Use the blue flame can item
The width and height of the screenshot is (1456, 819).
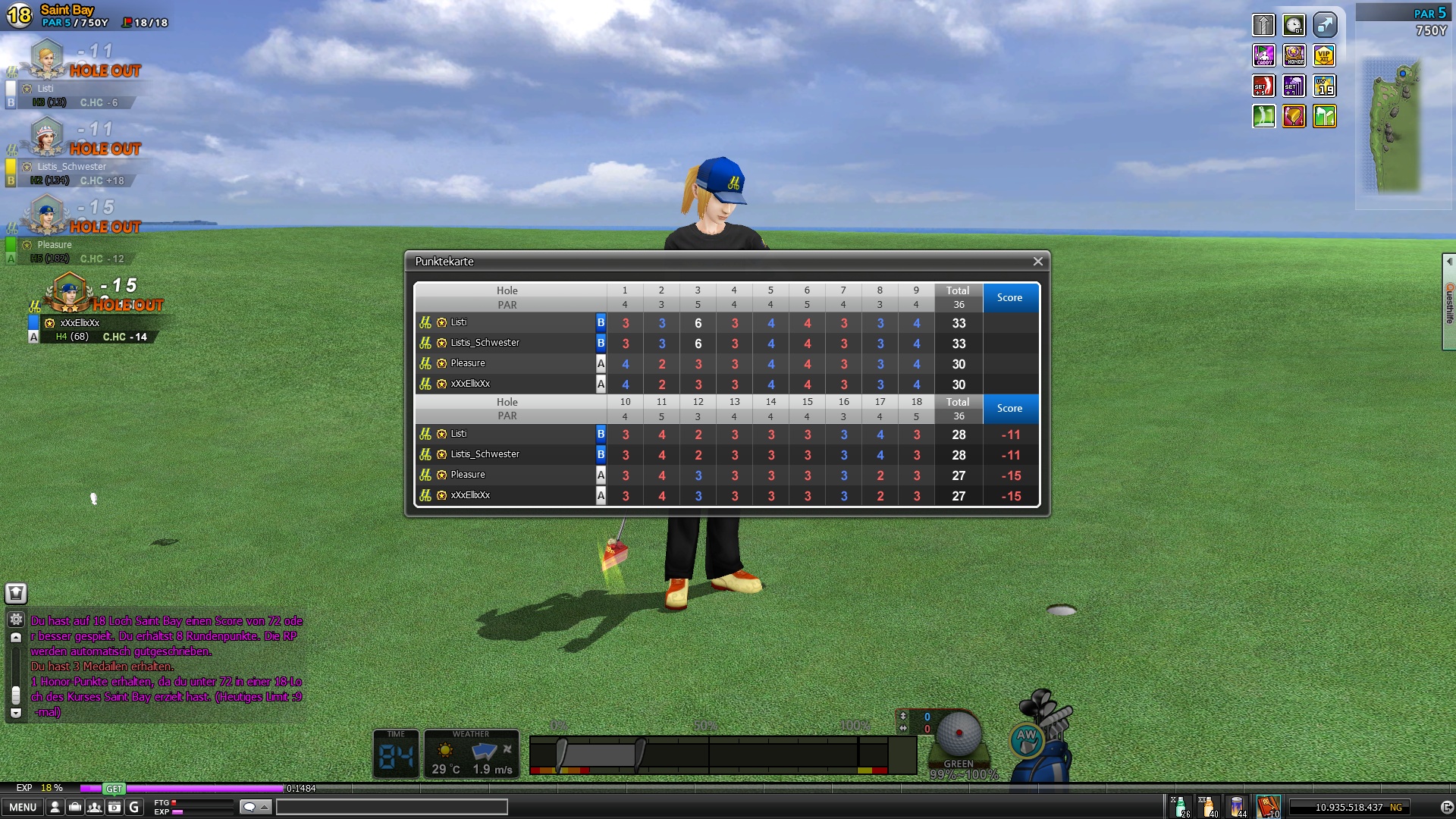1237,805
